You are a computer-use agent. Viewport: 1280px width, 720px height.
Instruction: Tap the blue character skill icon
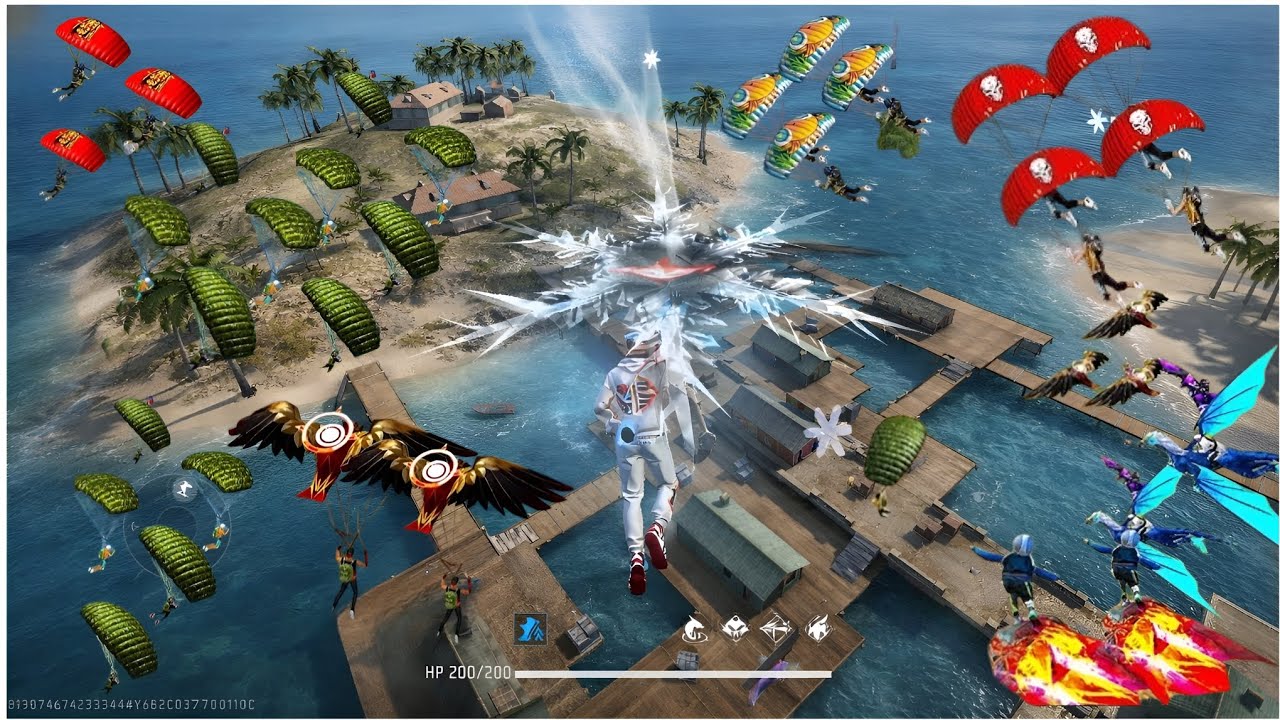click(530, 629)
